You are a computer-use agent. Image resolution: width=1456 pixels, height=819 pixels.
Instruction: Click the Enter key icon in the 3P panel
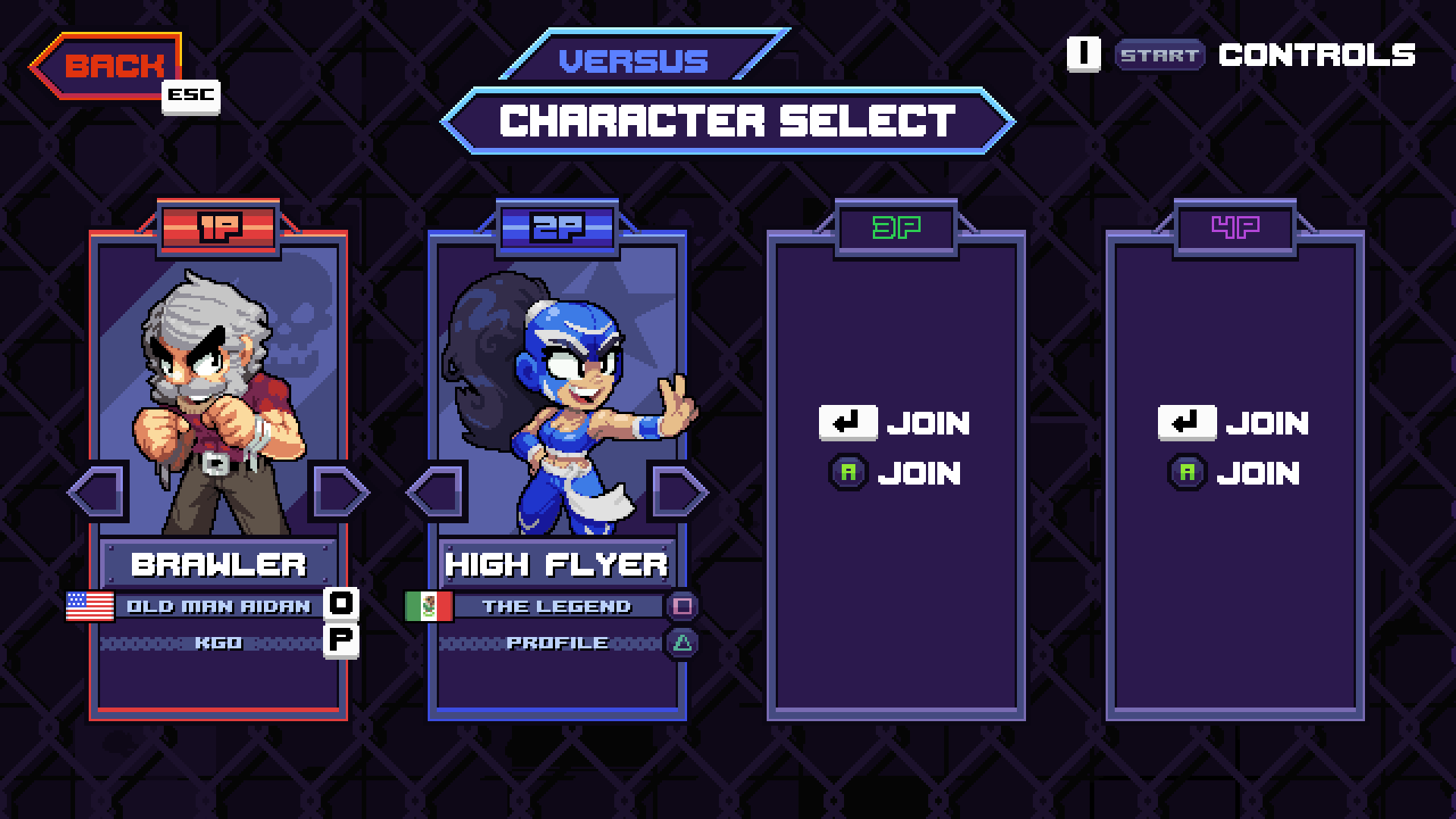847,422
